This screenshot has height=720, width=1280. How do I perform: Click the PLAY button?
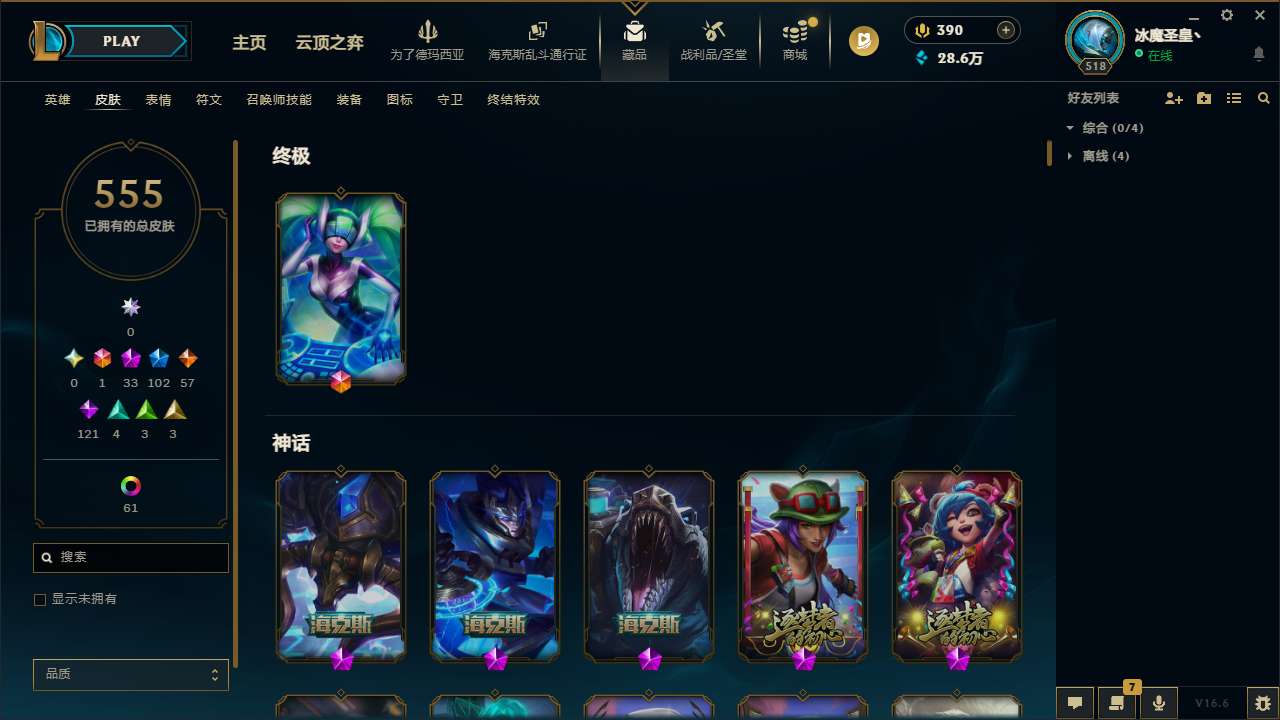120,41
